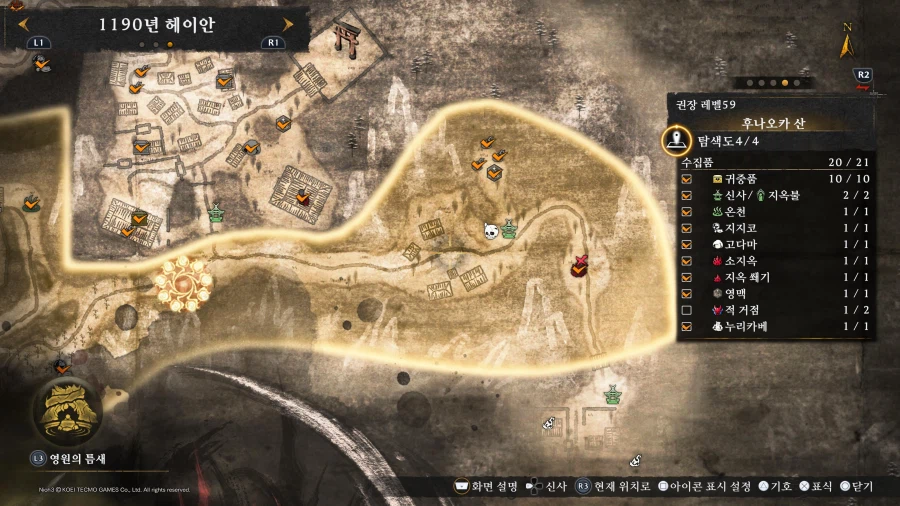Click the north compass arrow
Viewport: 900px width, 506px height.
847,43
